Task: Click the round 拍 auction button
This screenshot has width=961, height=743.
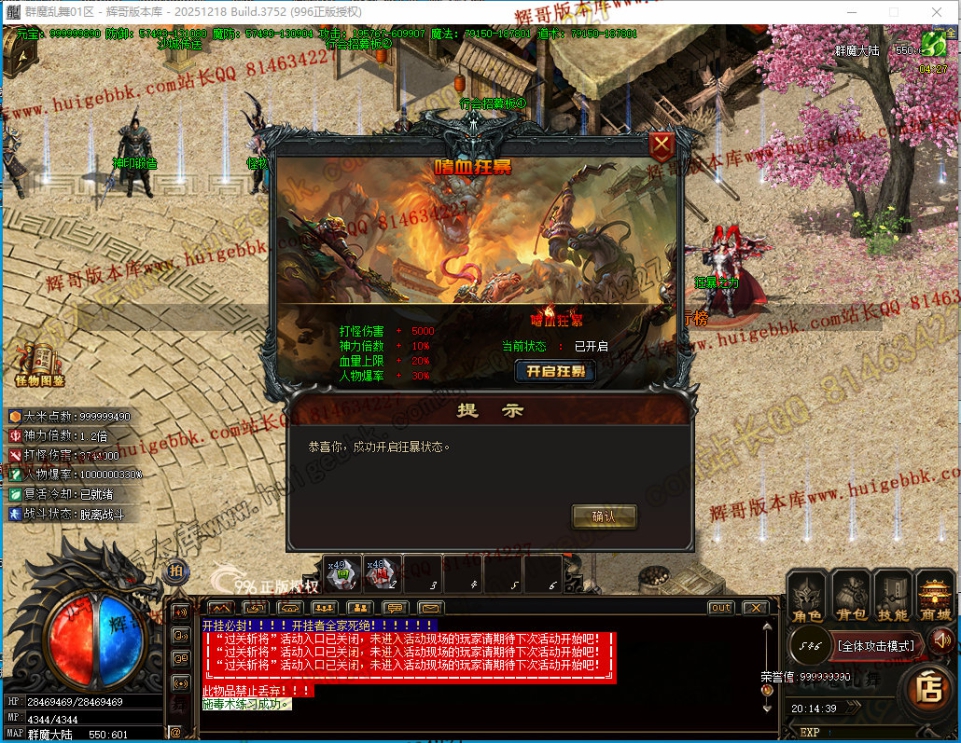Action: pos(175,571)
